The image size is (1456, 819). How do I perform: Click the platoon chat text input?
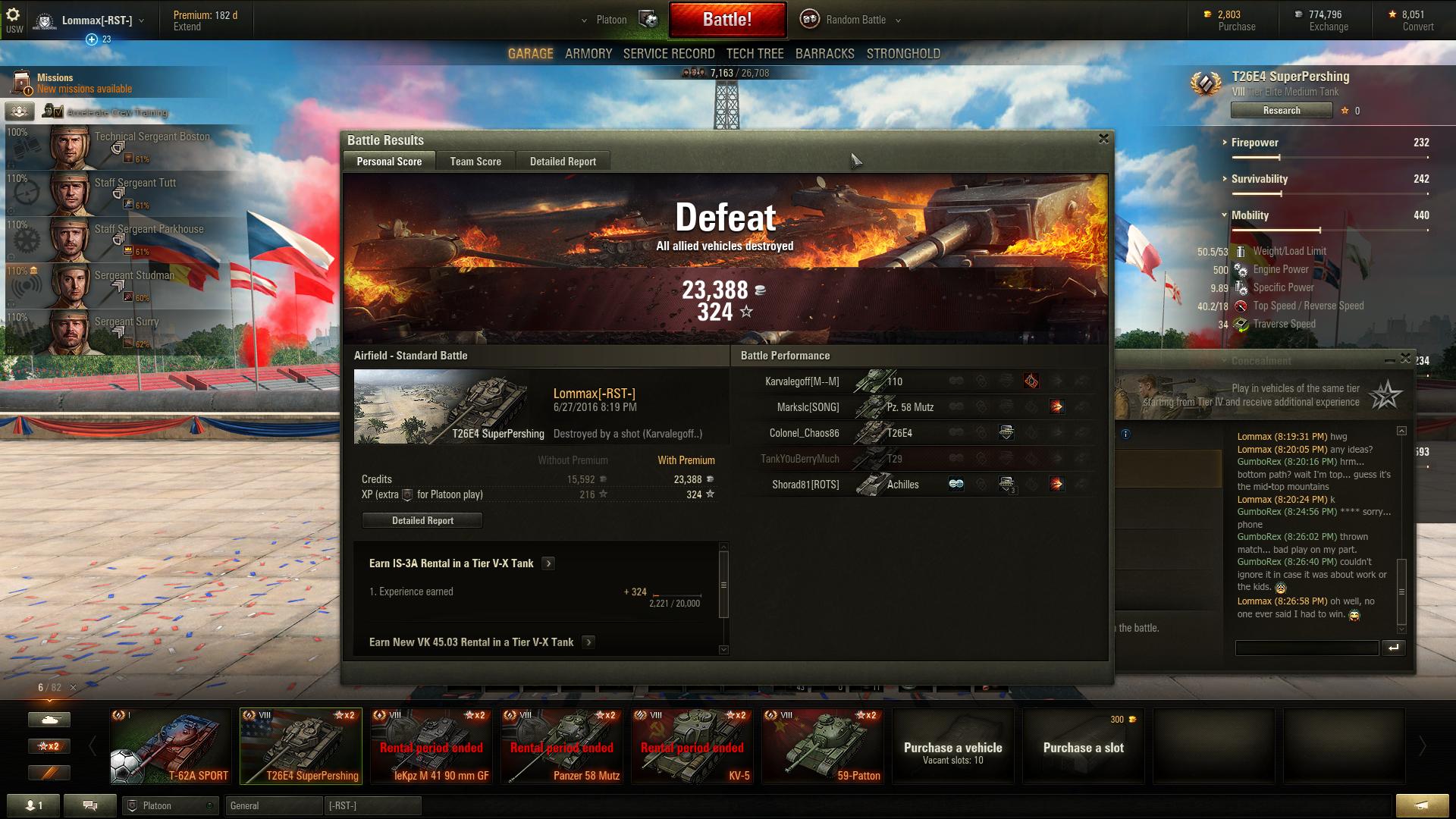pos(1307,648)
